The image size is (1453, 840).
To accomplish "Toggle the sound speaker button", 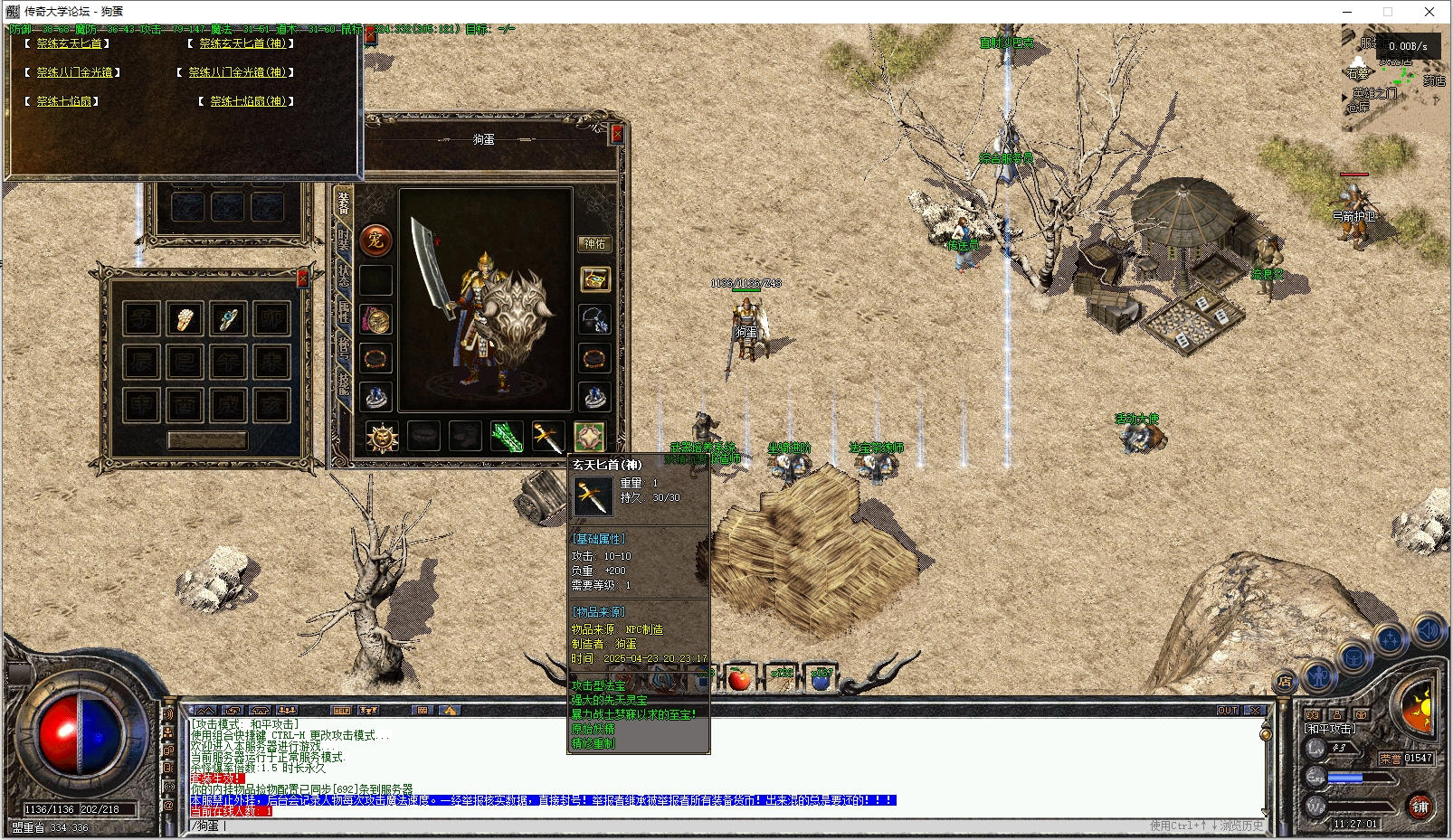I will coord(1430,630).
